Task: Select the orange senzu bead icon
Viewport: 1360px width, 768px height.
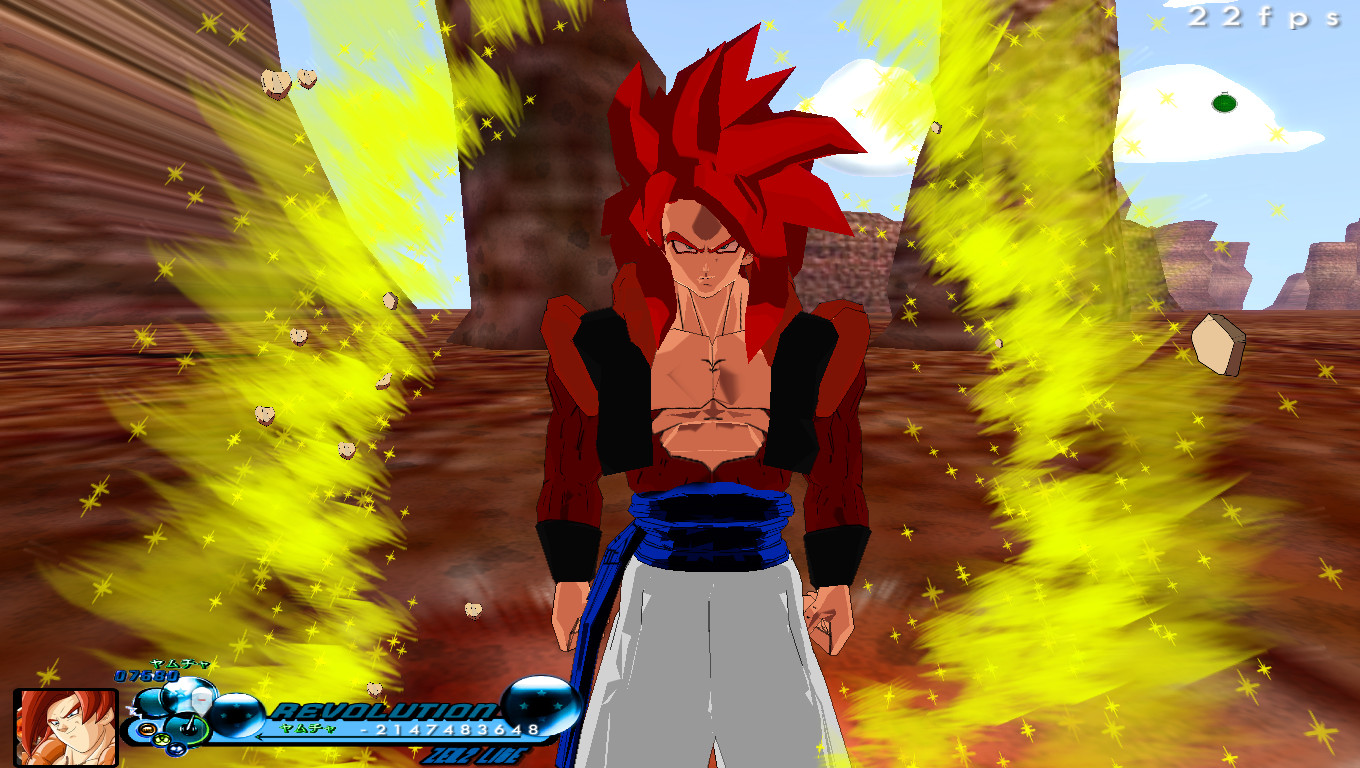Action: click(x=147, y=728)
